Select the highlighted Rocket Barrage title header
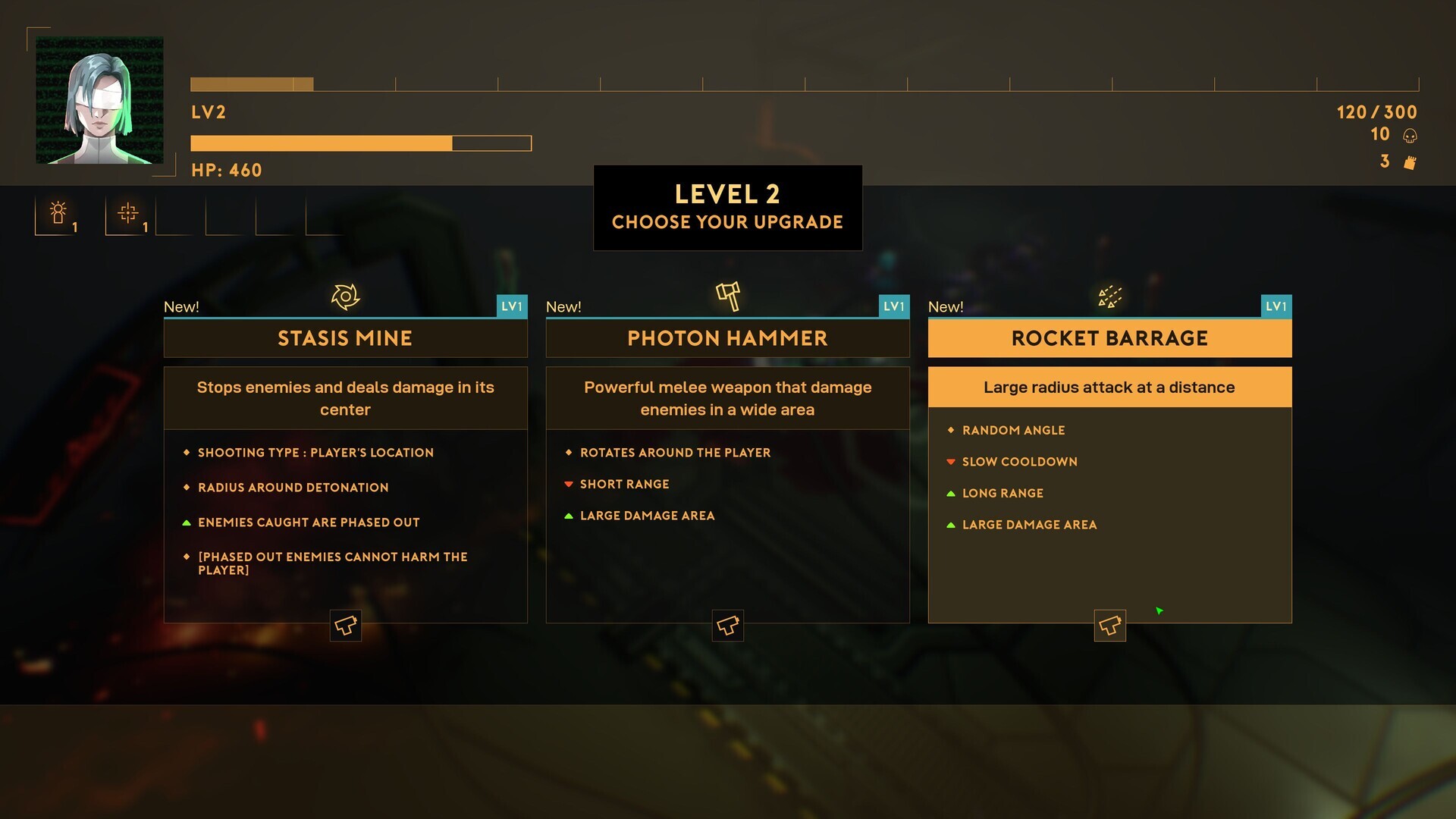Viewport: 1456px width, 819px height. click(1109, 338)
